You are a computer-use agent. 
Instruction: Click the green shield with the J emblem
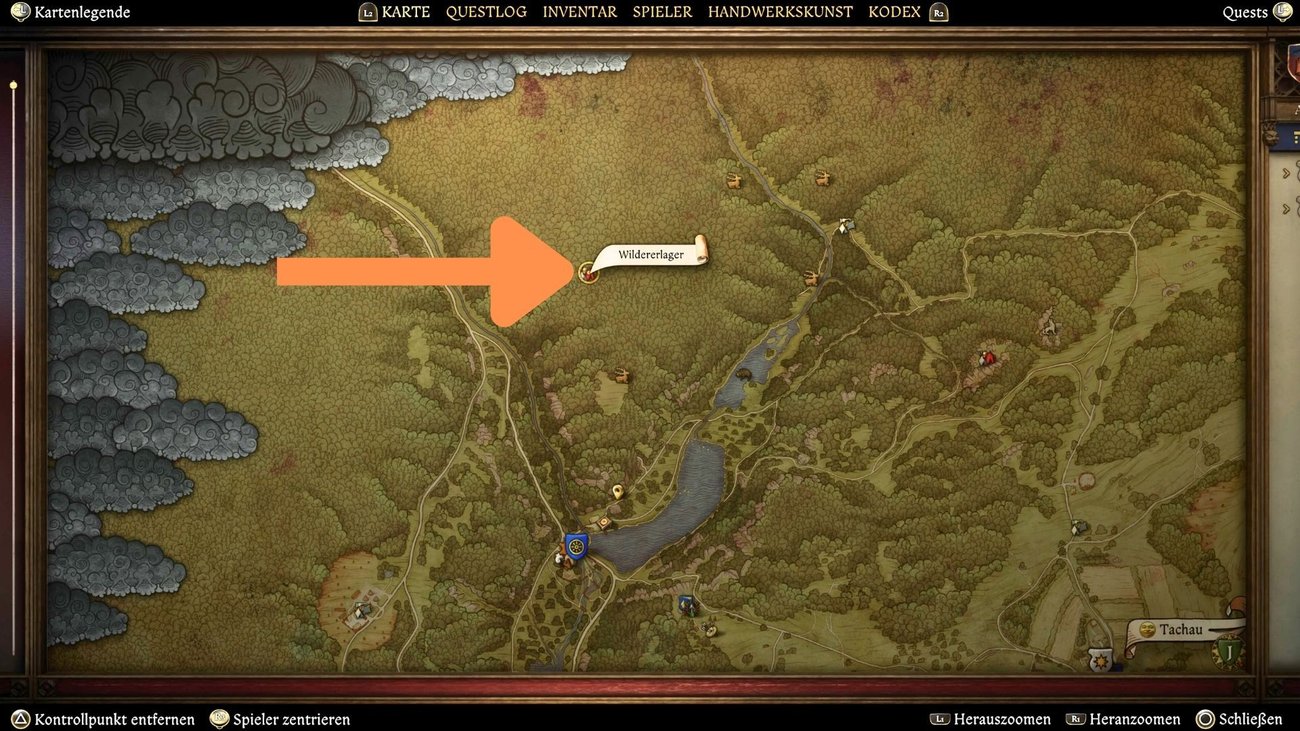click(1228, 652)
